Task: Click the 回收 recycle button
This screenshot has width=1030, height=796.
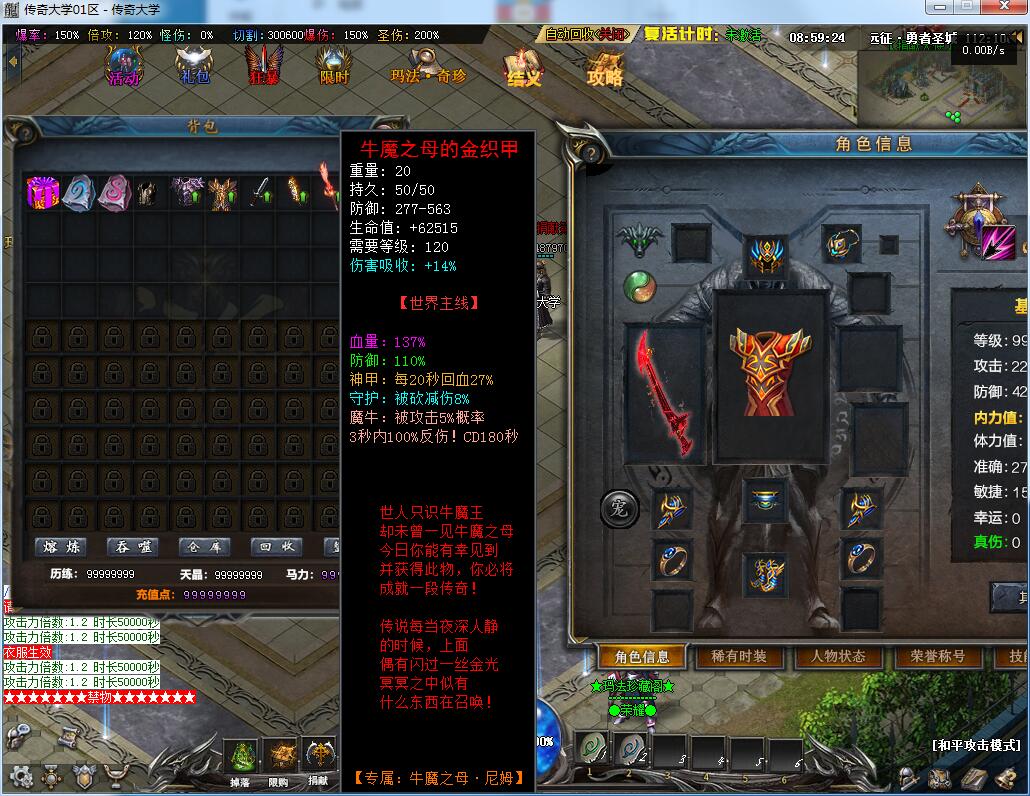Action: point(277,547)
